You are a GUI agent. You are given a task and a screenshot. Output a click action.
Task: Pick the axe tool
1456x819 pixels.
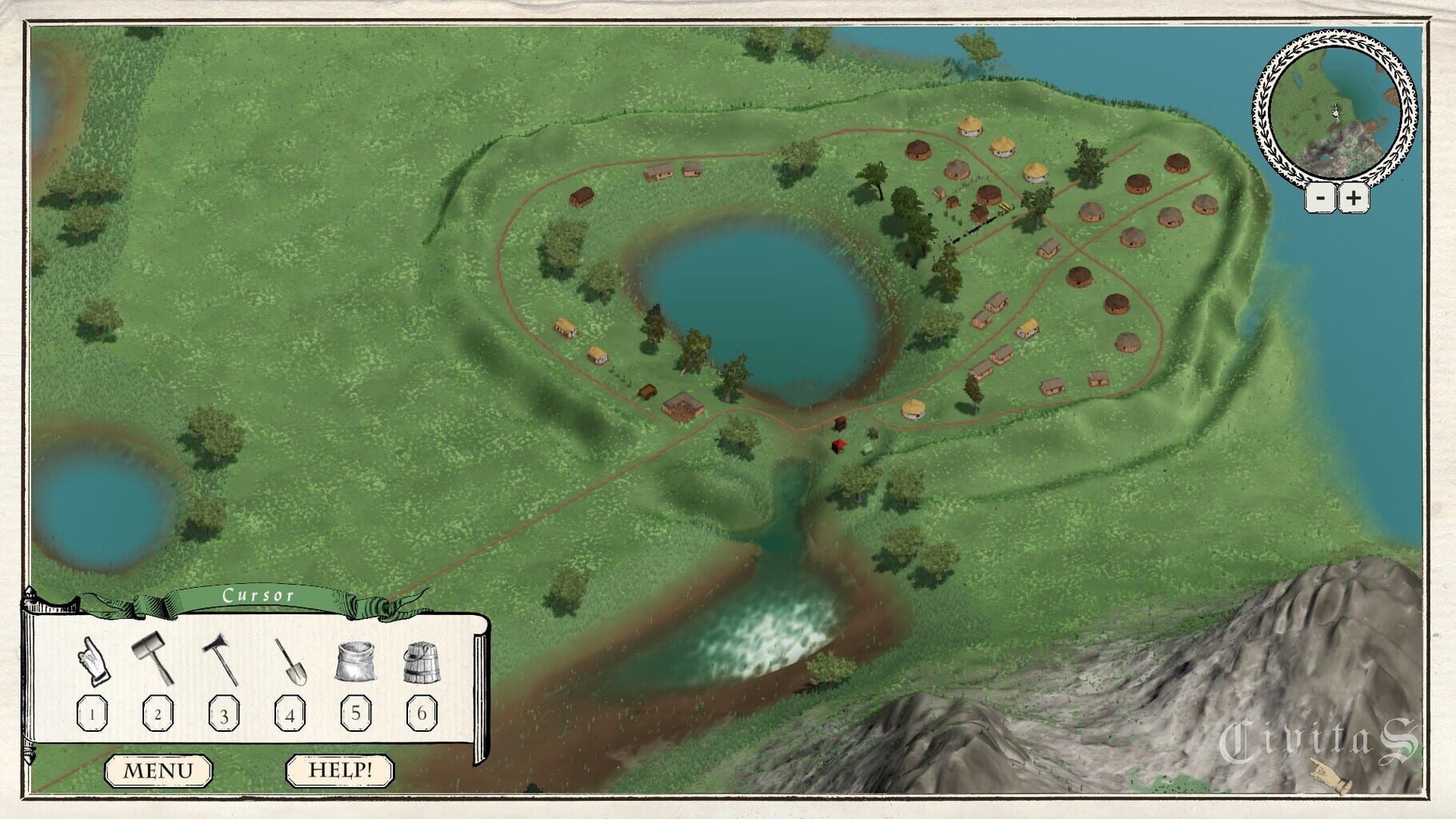pos(220,660)
